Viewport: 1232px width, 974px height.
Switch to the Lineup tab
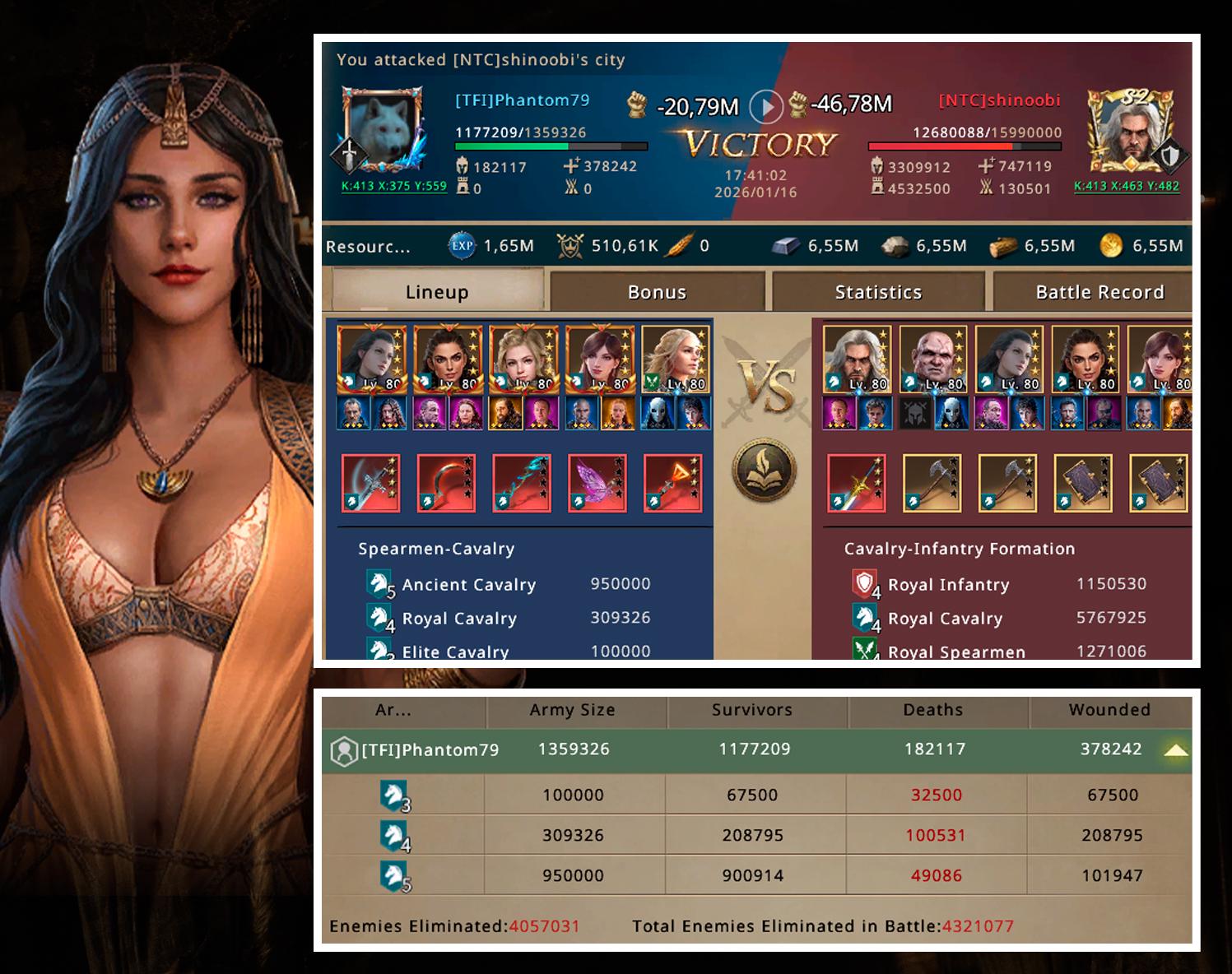(437, 292)
